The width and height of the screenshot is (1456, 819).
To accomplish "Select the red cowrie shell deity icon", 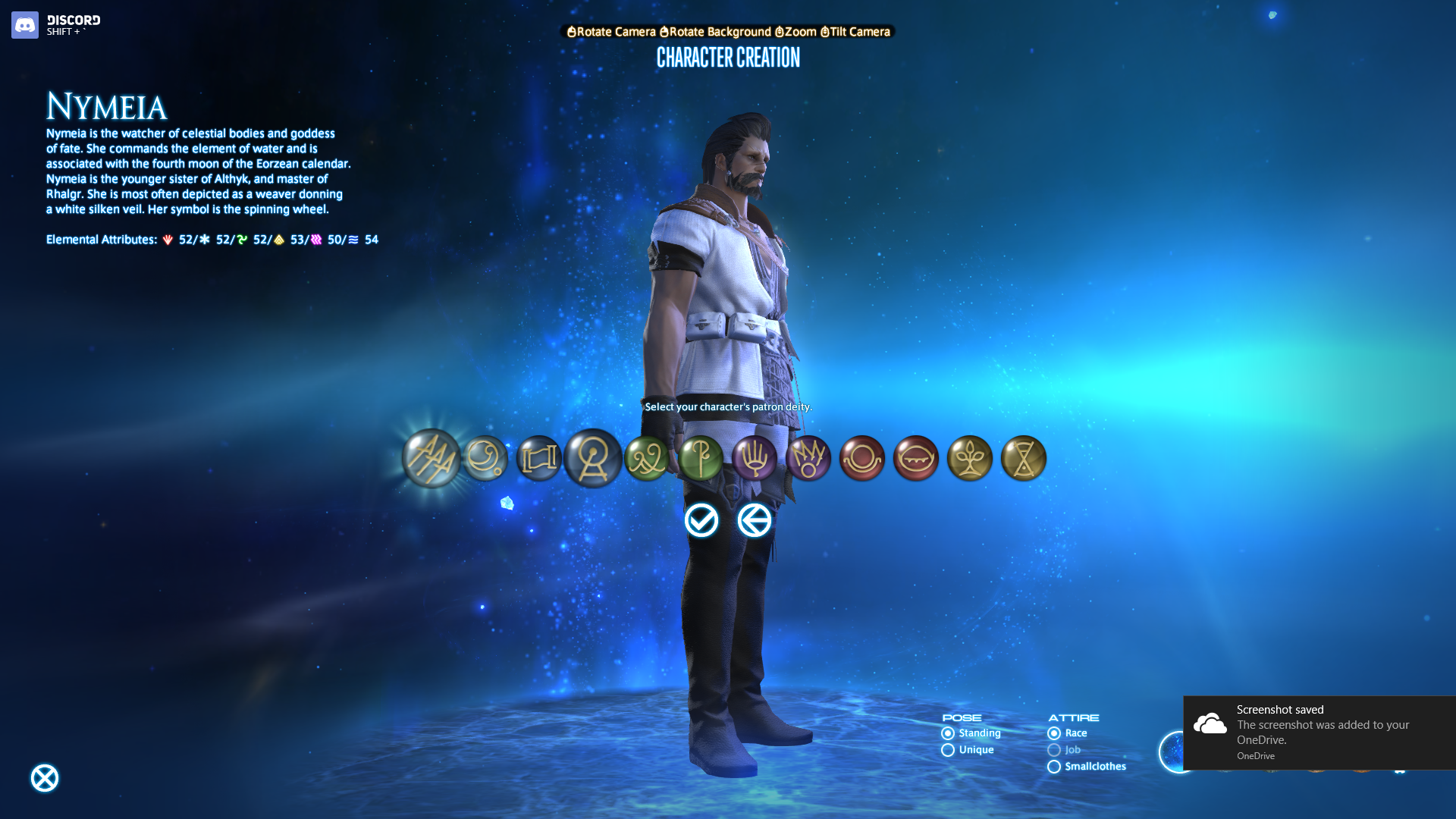I will coord(916,458).
